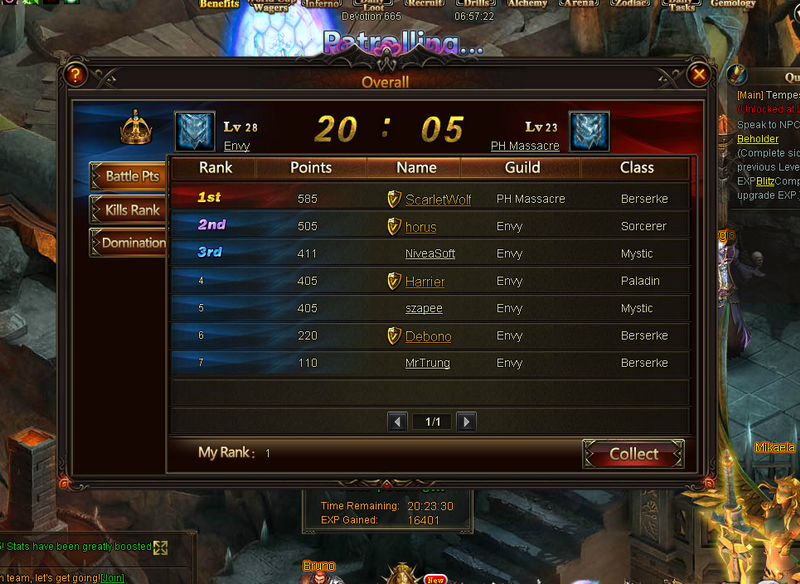Switch to the Battle Pts tab

130,176
